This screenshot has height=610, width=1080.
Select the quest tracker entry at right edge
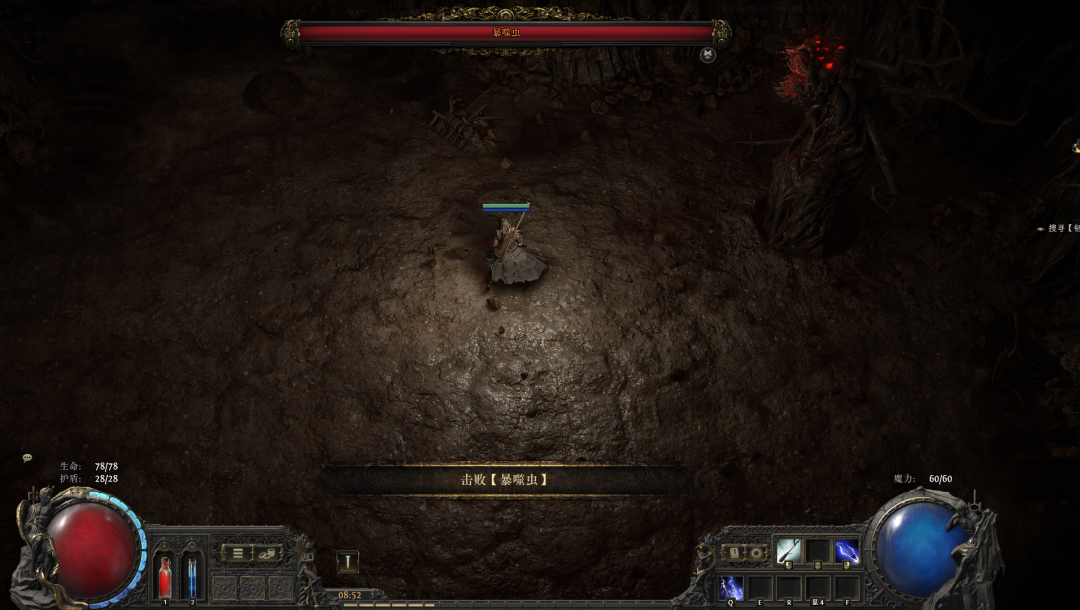(1060, 228)
